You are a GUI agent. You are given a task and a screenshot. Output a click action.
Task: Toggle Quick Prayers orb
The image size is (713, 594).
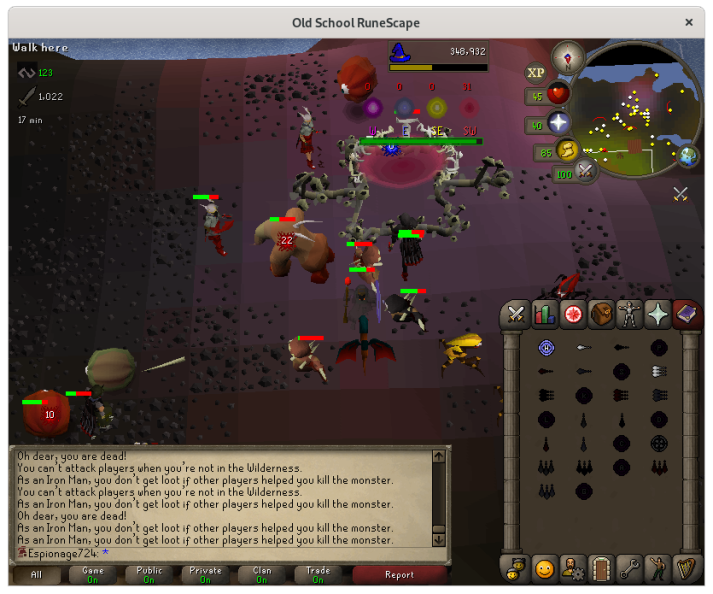(x=558, y=124)
